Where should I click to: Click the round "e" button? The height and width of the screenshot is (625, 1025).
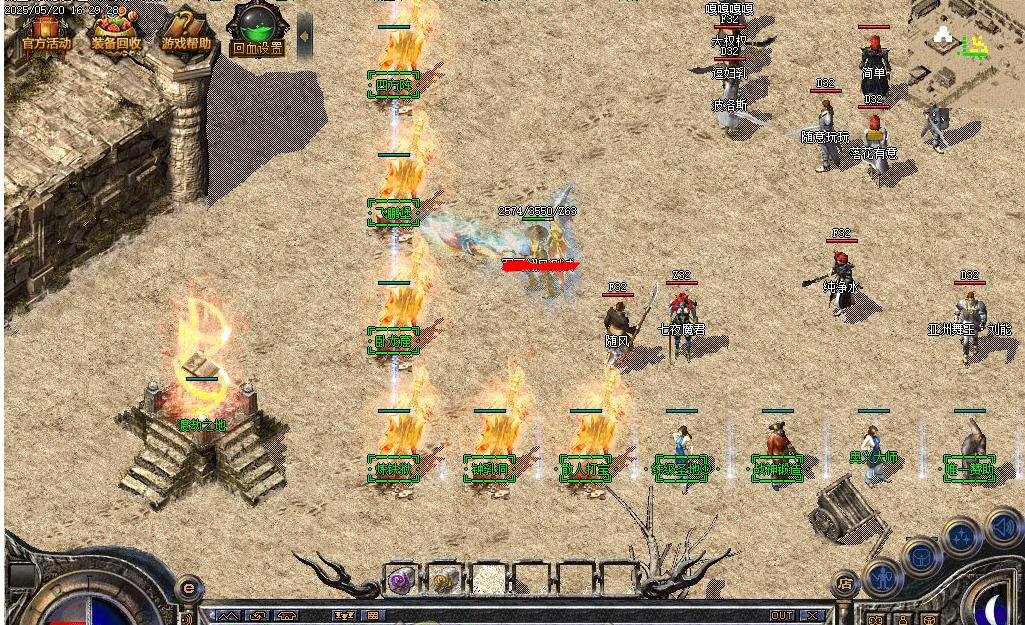click(187, 587)
